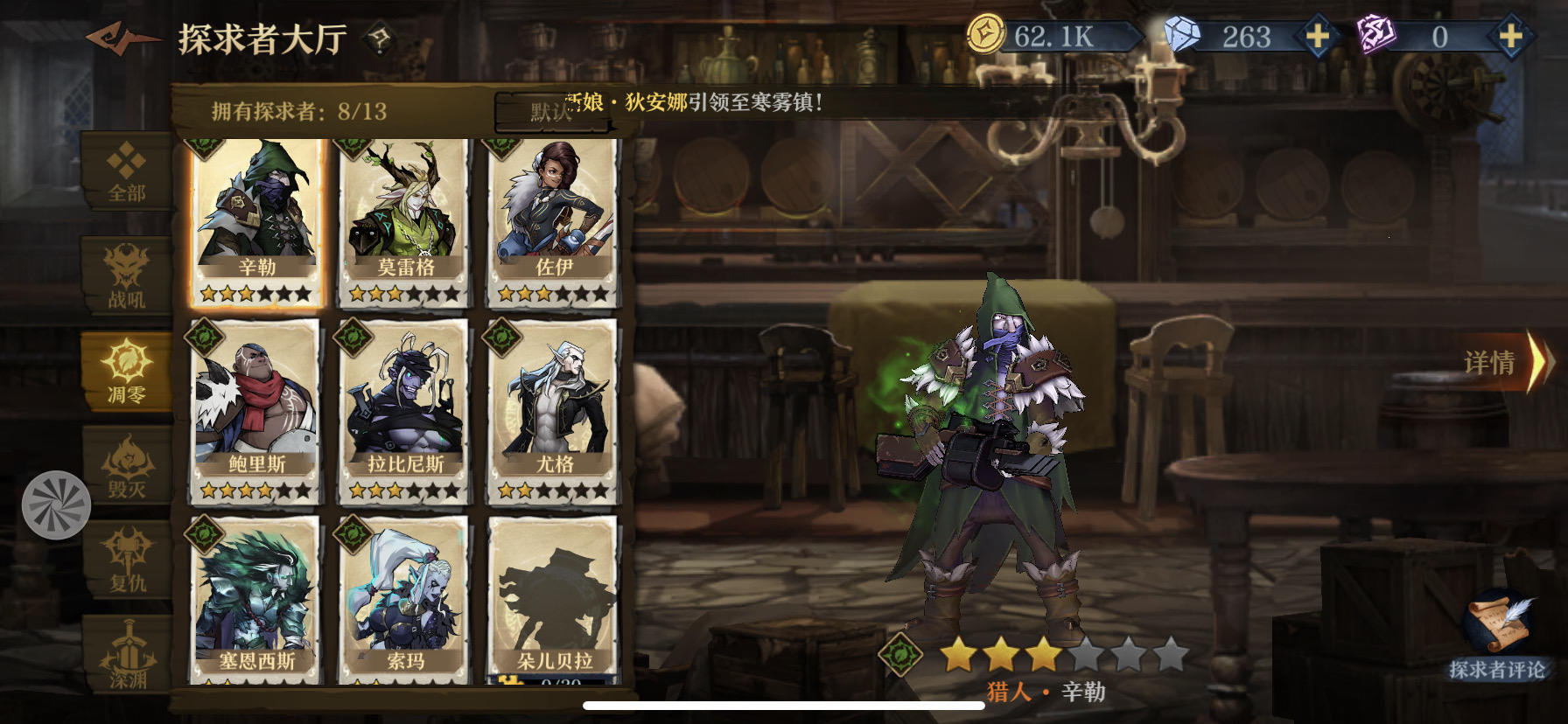
Task: Switch to the 全部 tab in the sidebar
Action: pos(126,171)
